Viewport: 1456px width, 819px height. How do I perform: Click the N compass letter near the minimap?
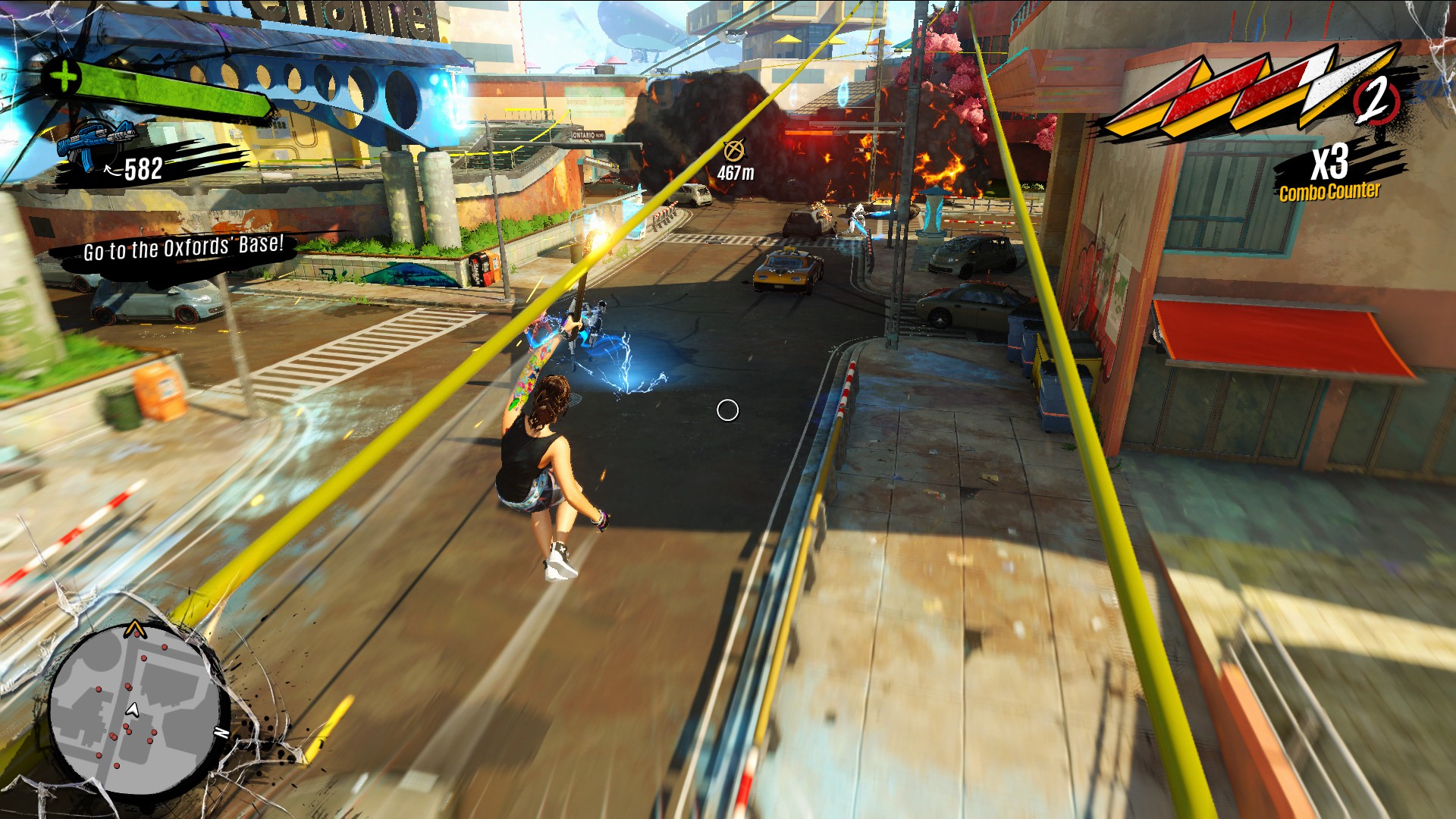220,733
